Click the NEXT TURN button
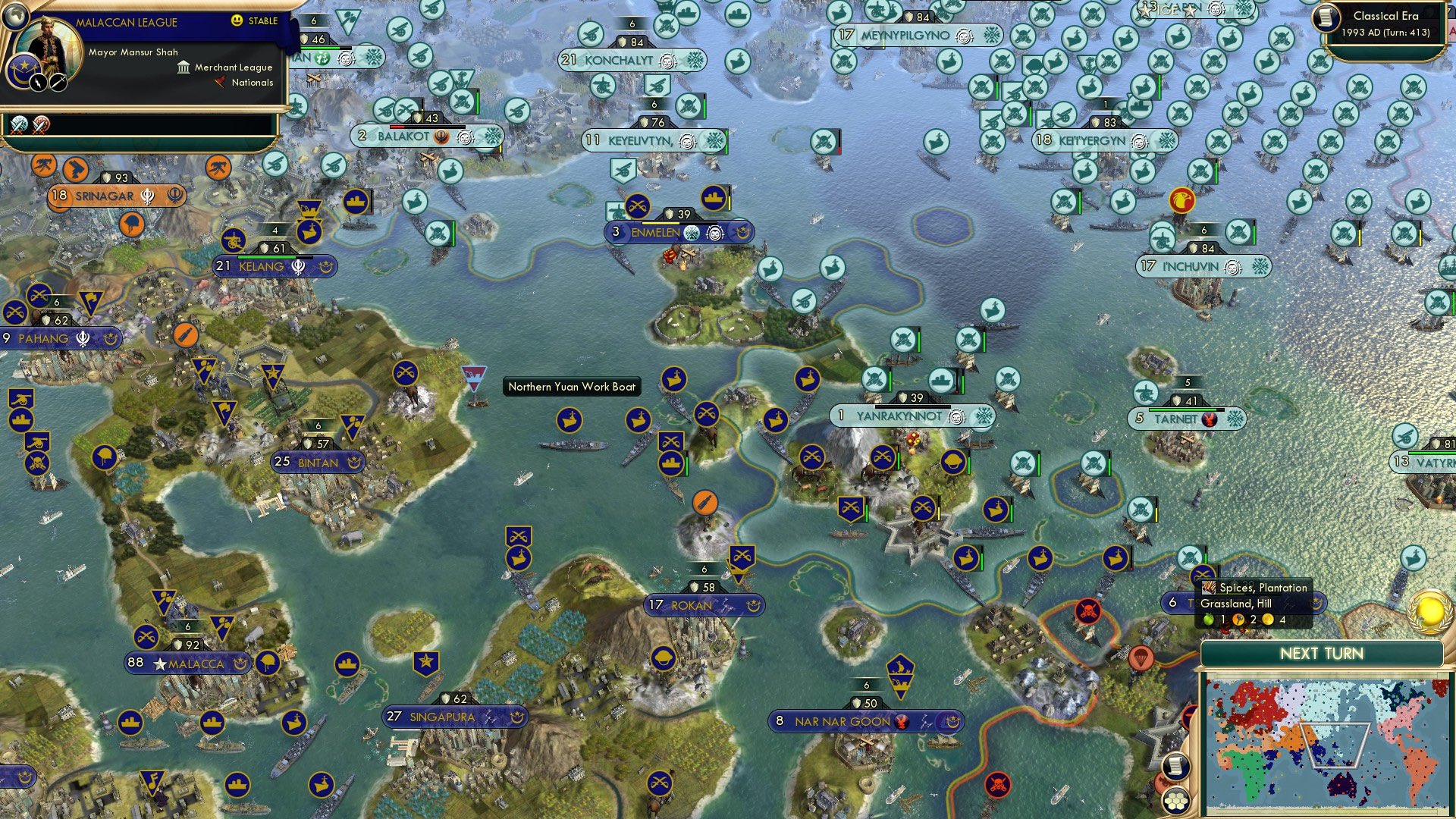Screen dimensions: 1456x819 [x=1323, y=653]
